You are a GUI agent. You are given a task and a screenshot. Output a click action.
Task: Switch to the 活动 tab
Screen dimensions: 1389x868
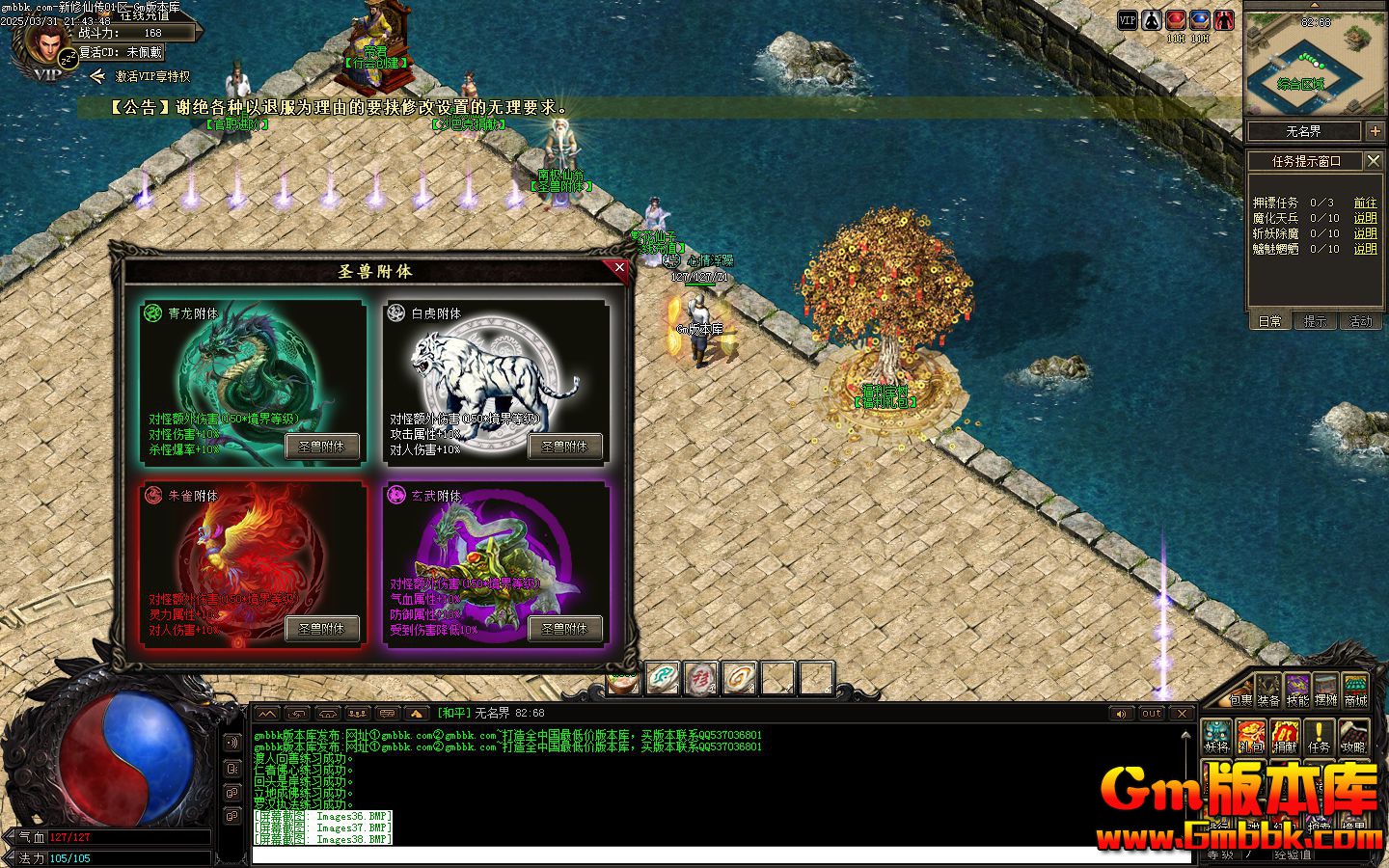point(1360,321)
